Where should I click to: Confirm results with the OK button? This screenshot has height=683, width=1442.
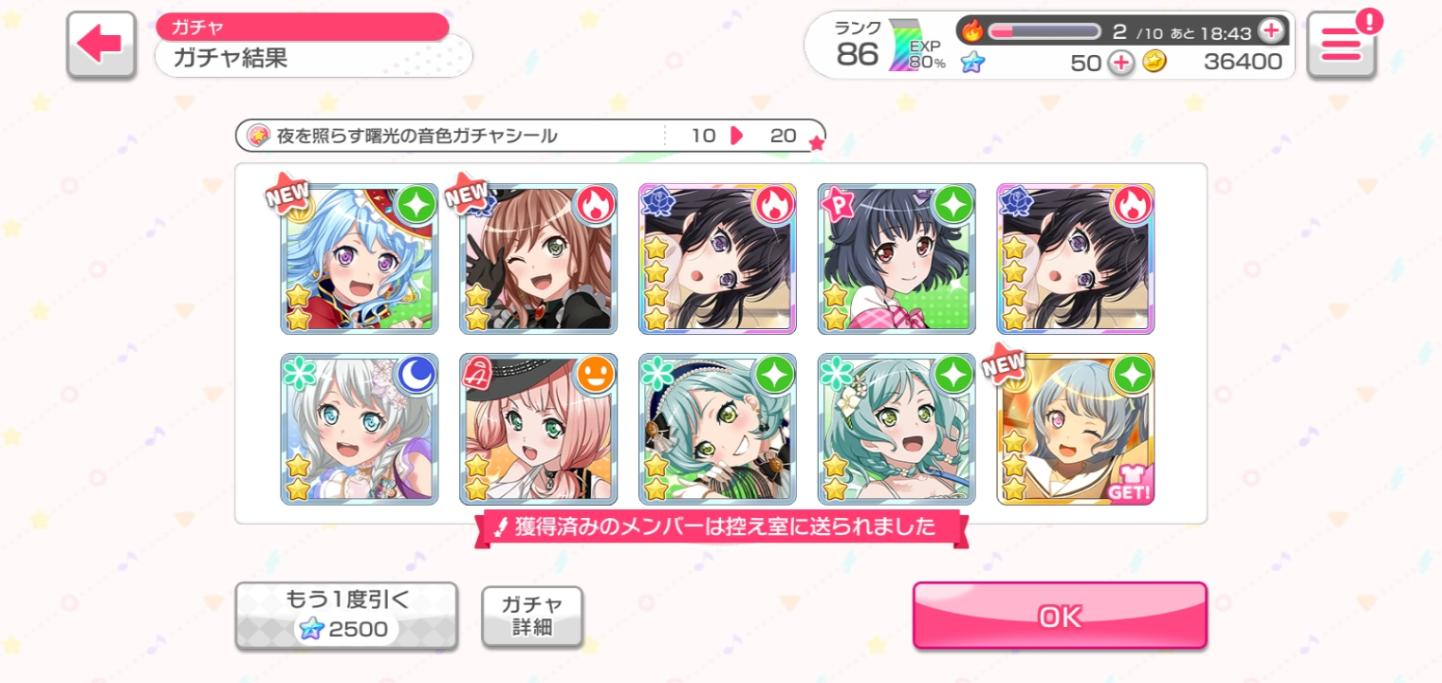click(x=1059, y=616)
